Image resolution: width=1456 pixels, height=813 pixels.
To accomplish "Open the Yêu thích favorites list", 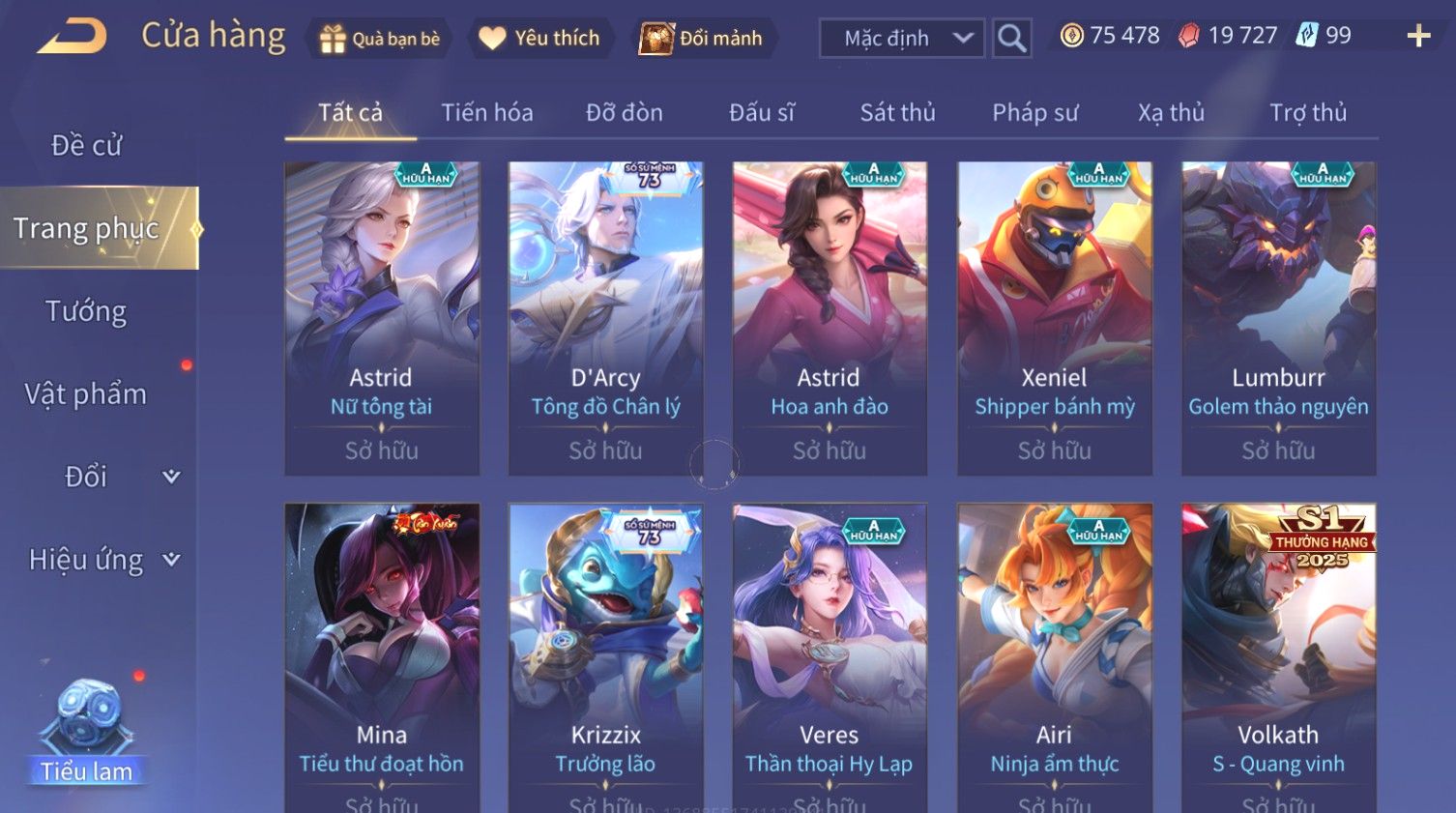I will point(541,39).
